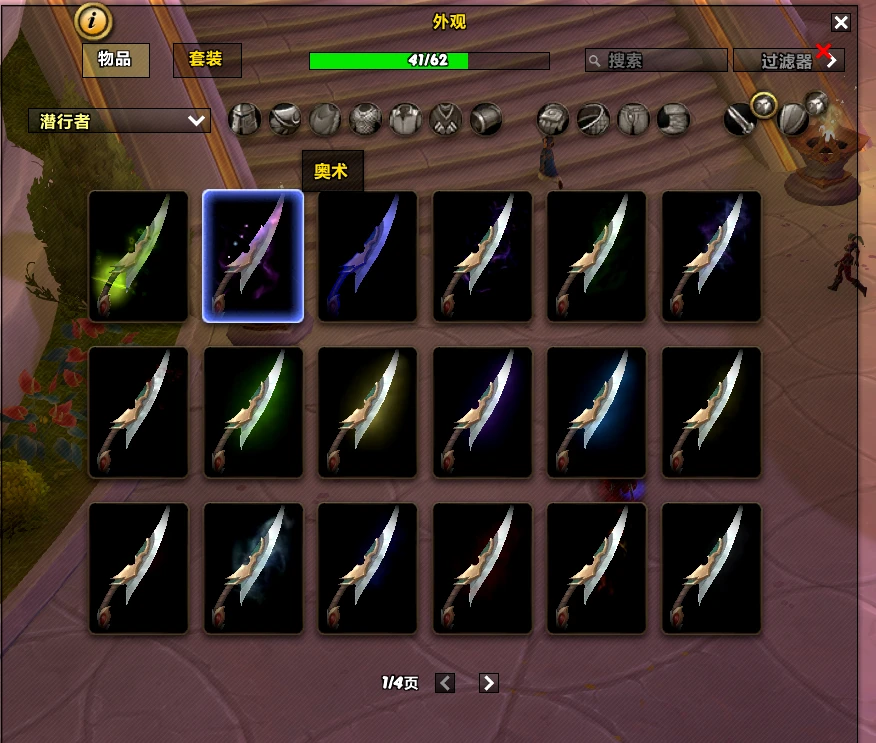Screen dimensions: 876x743
Task: Select the shoulder armor slot icon
Action: [285, 120]
